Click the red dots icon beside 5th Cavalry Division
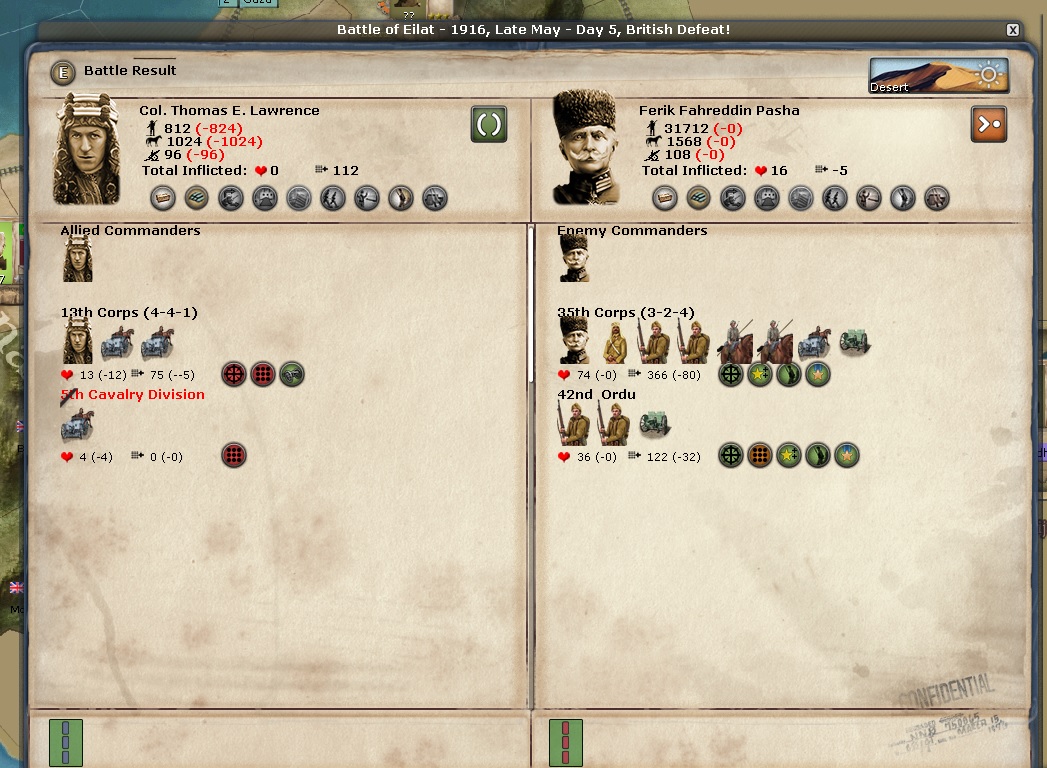 pos(234,456)
